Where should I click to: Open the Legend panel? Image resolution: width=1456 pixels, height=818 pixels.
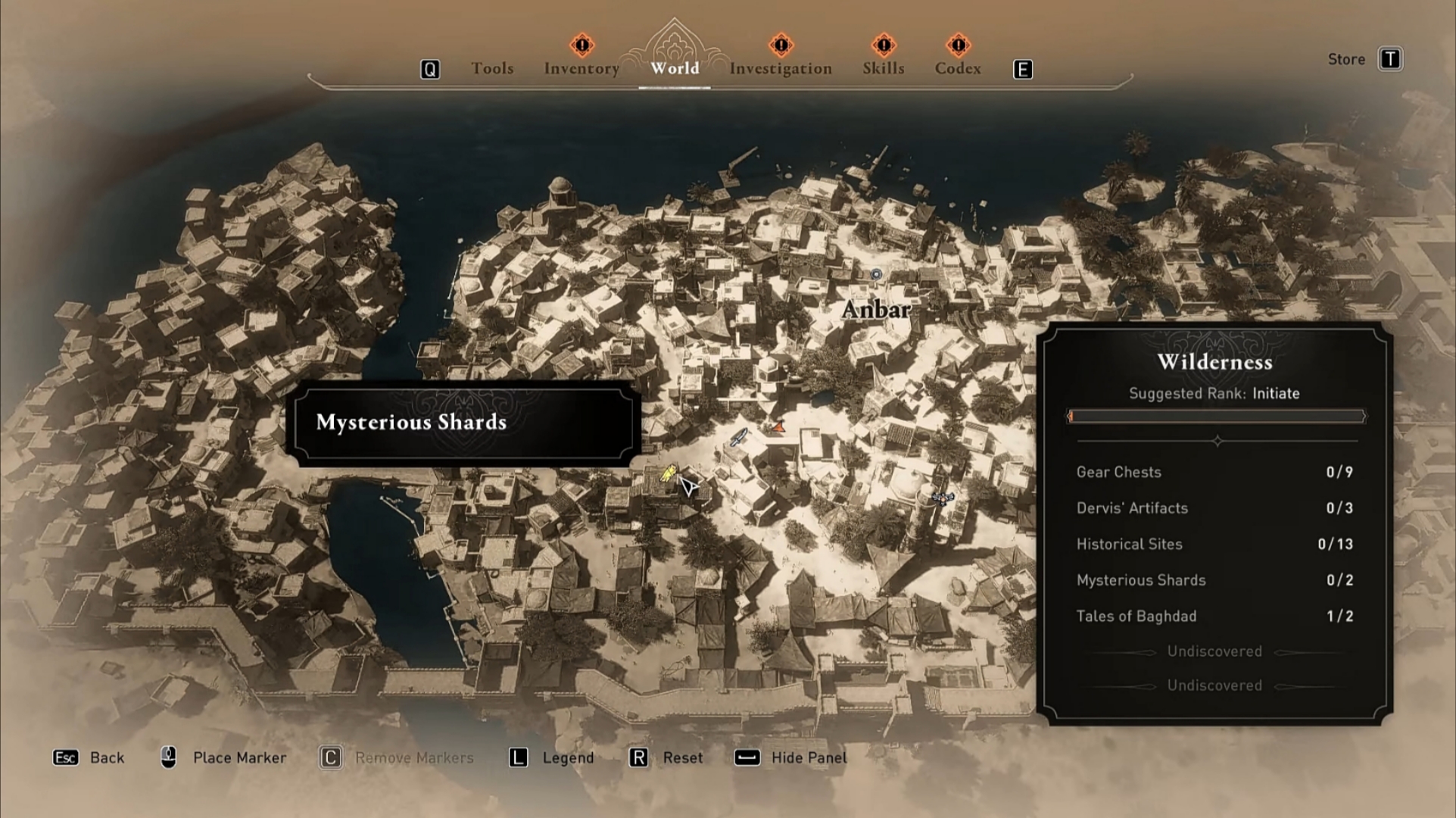[x=567, y=757]
